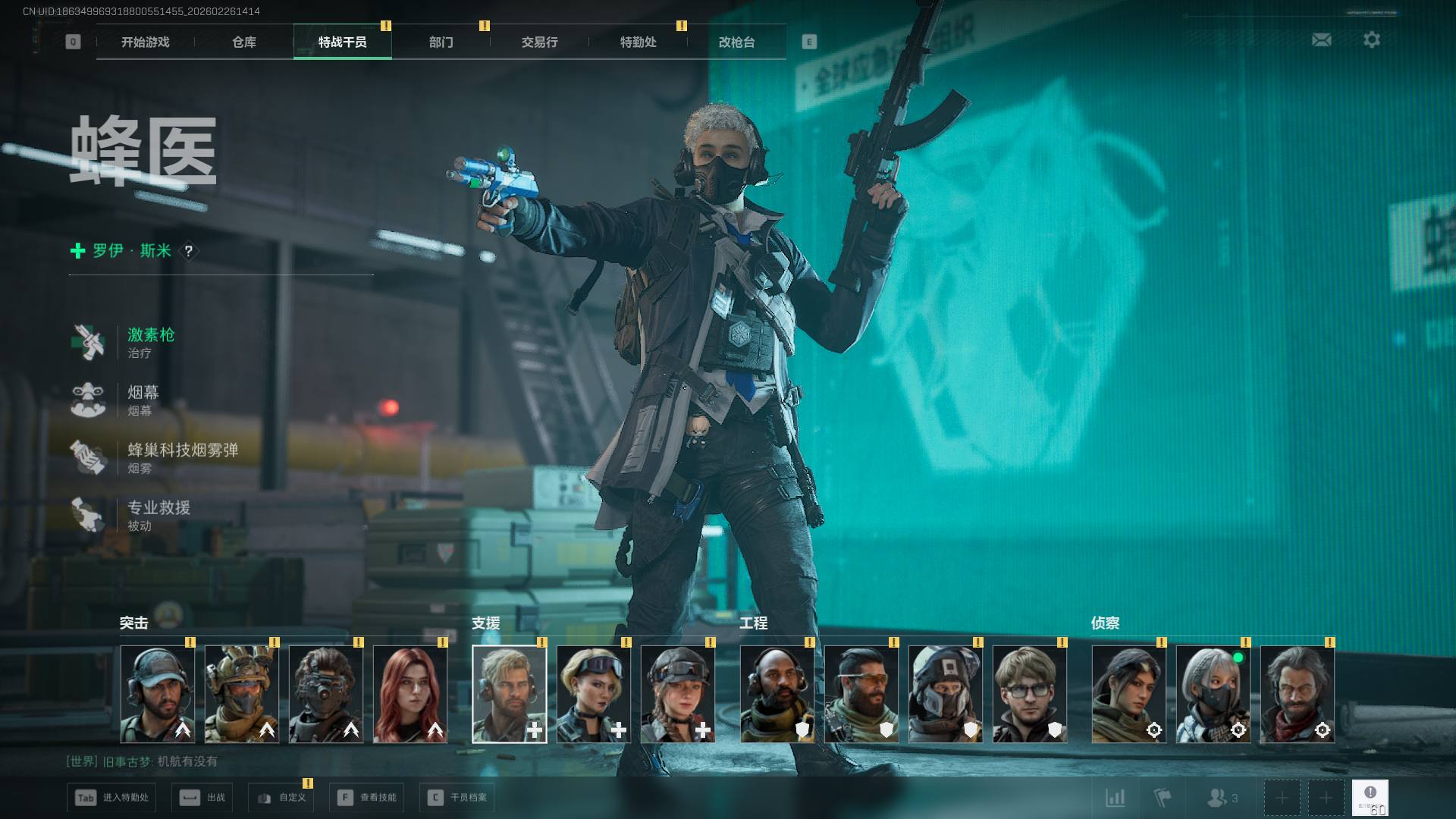Open the 交易行 tab
This screenshot has width=1456, height=819.
[x=539, y=42]
